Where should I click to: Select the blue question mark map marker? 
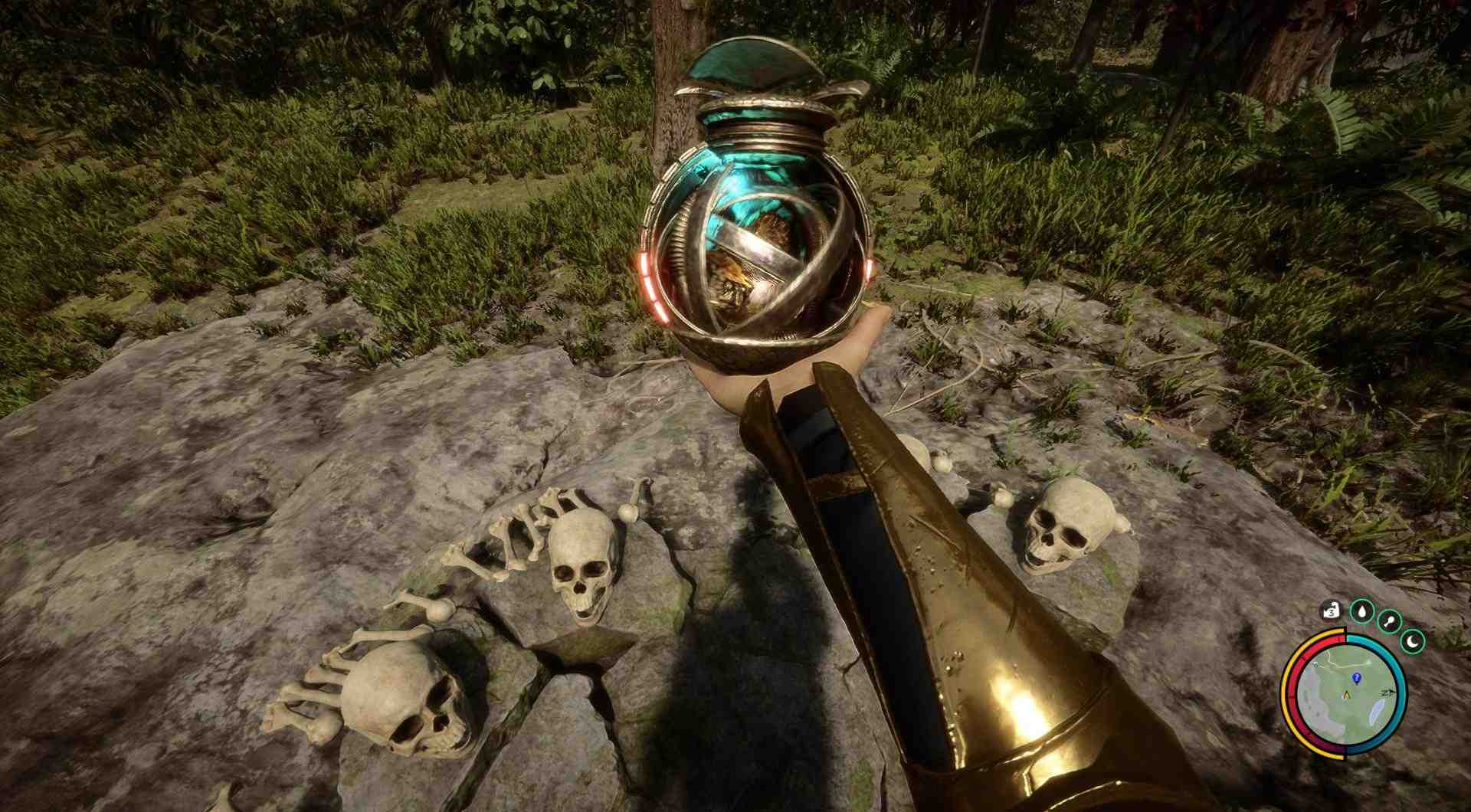point(1356,678)
